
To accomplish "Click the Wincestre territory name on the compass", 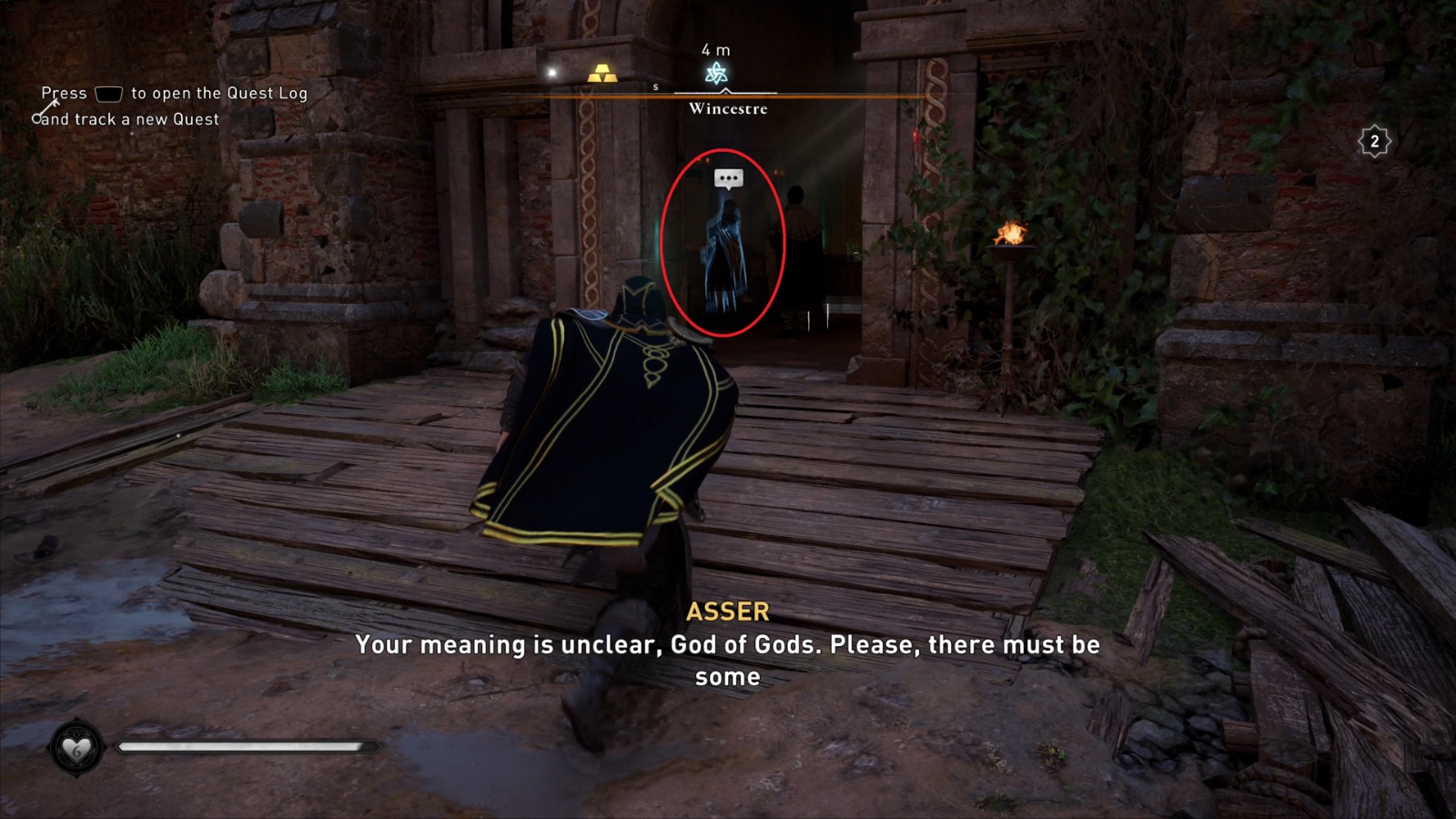I will (x=726, y=110).
